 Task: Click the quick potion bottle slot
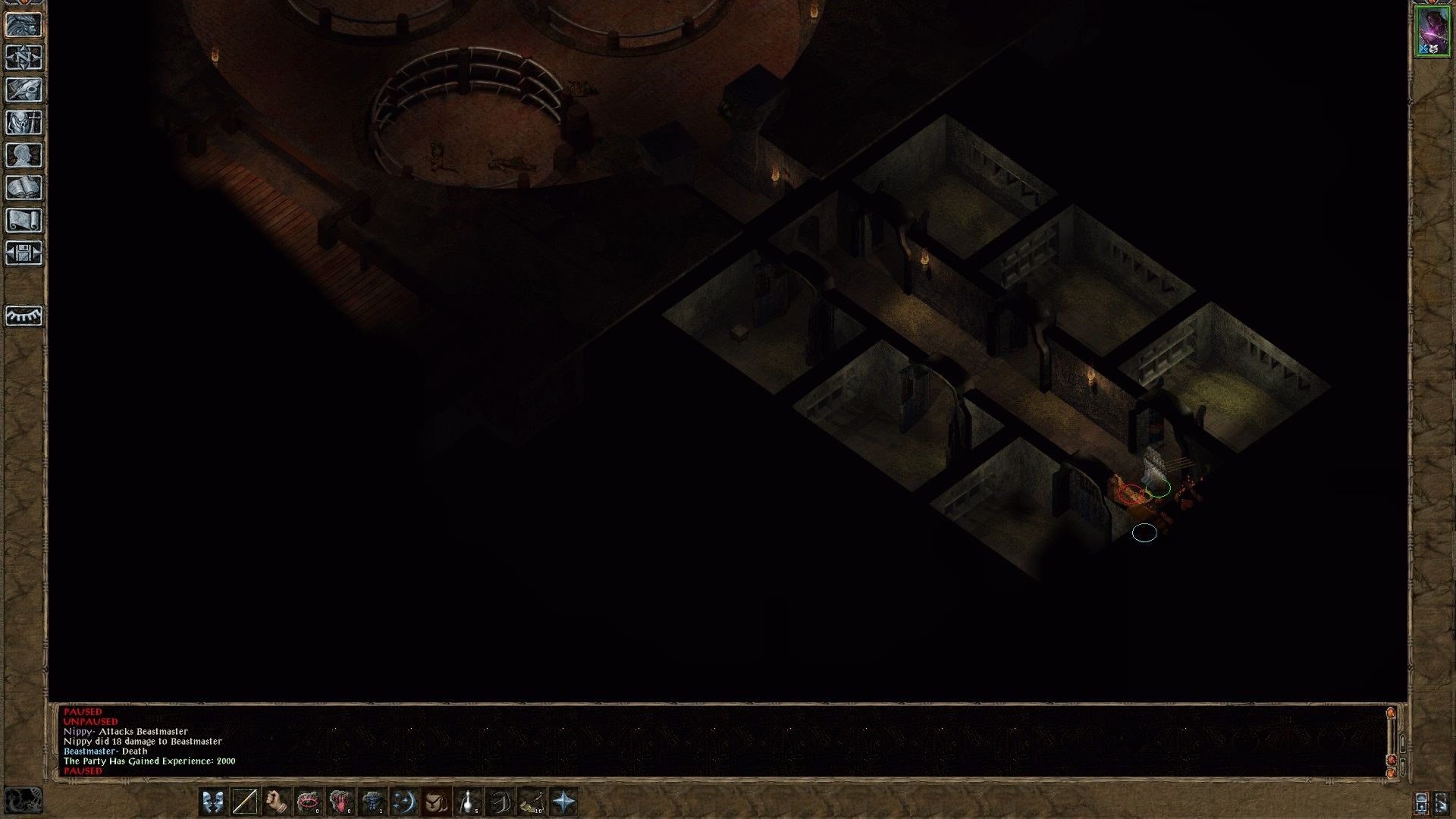tap(469, 800)
